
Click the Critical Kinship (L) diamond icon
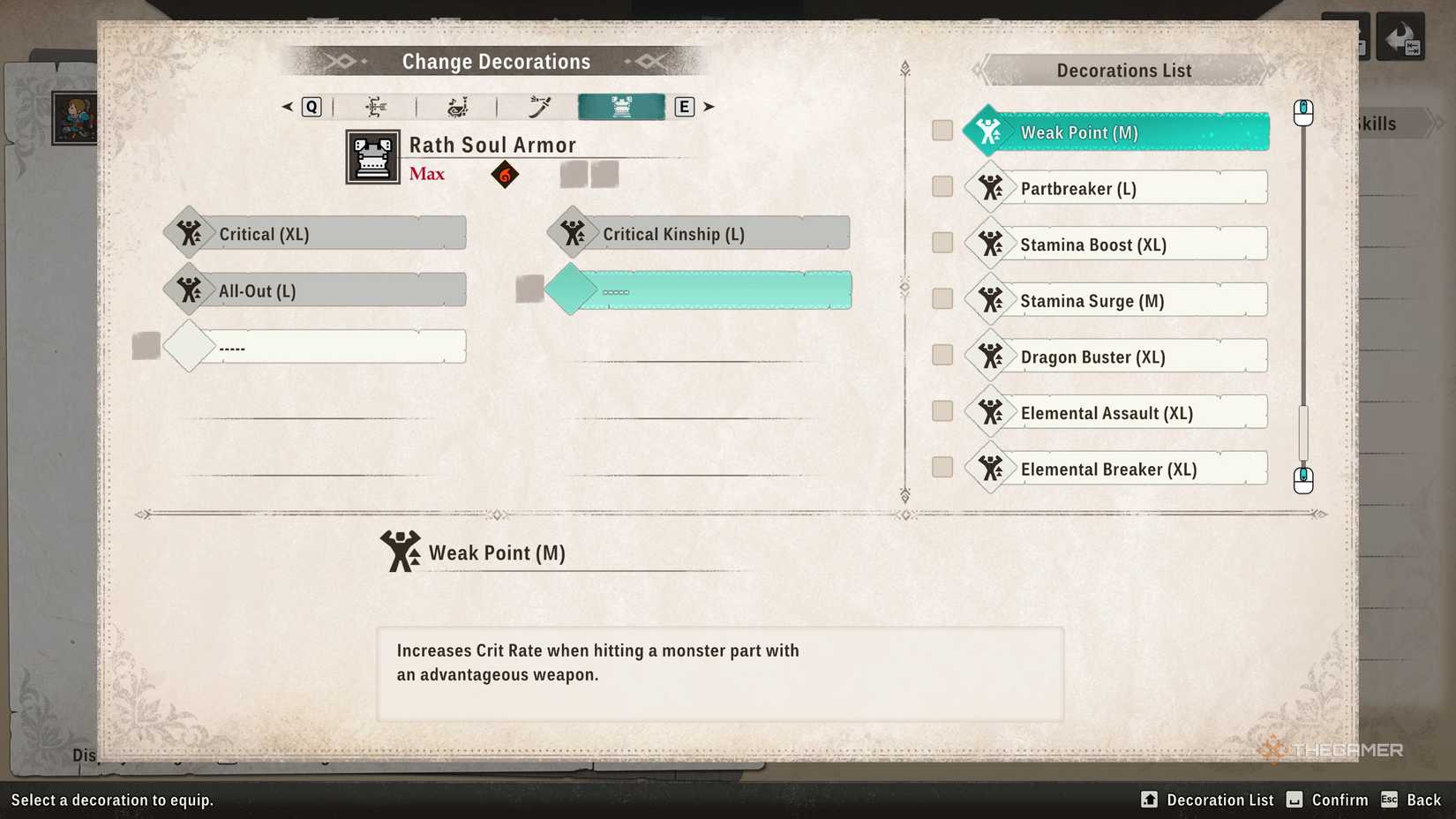point(573,232)
